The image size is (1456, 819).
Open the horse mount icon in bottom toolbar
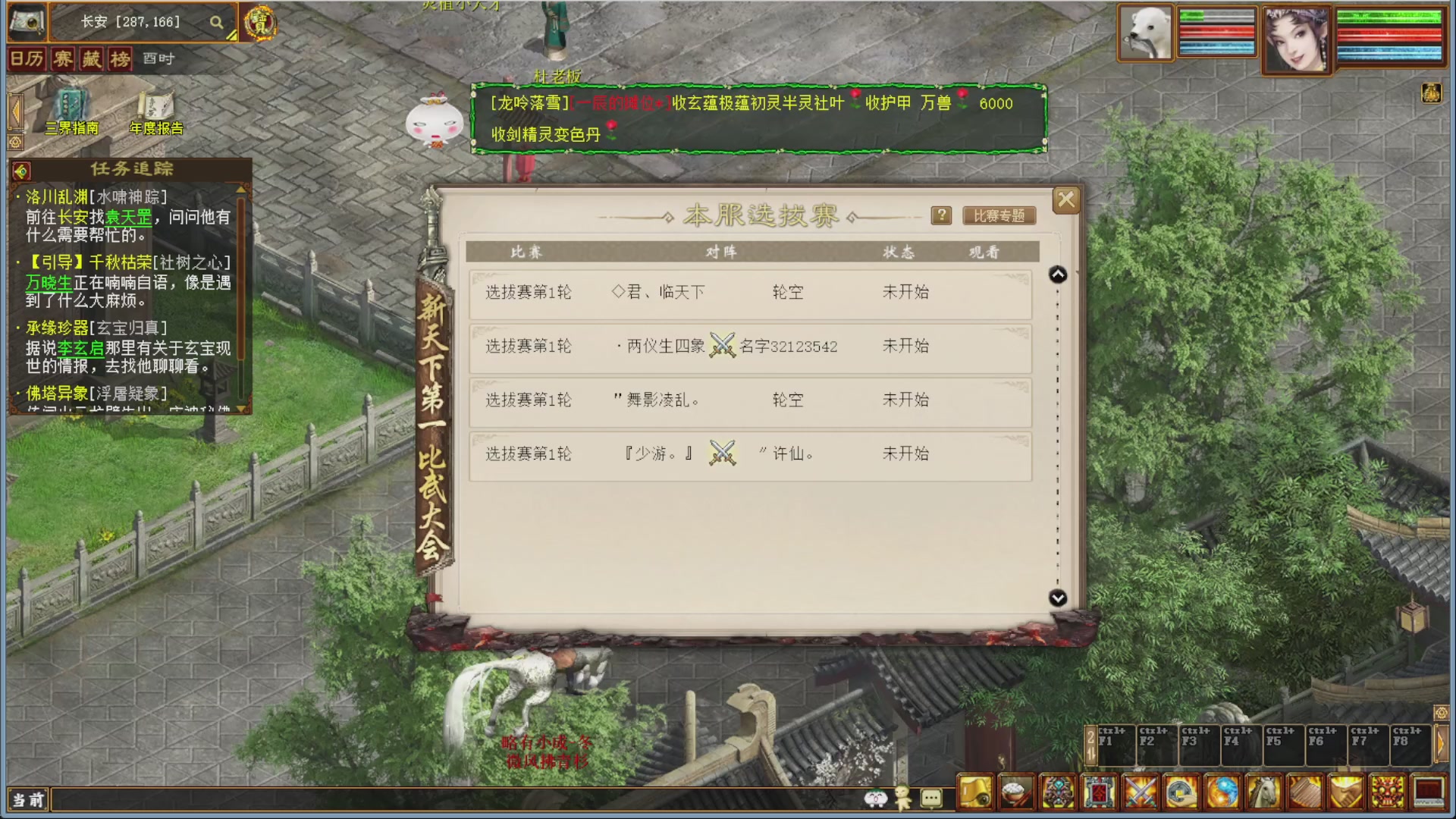pyautogui.click(x=1263, y=792)
